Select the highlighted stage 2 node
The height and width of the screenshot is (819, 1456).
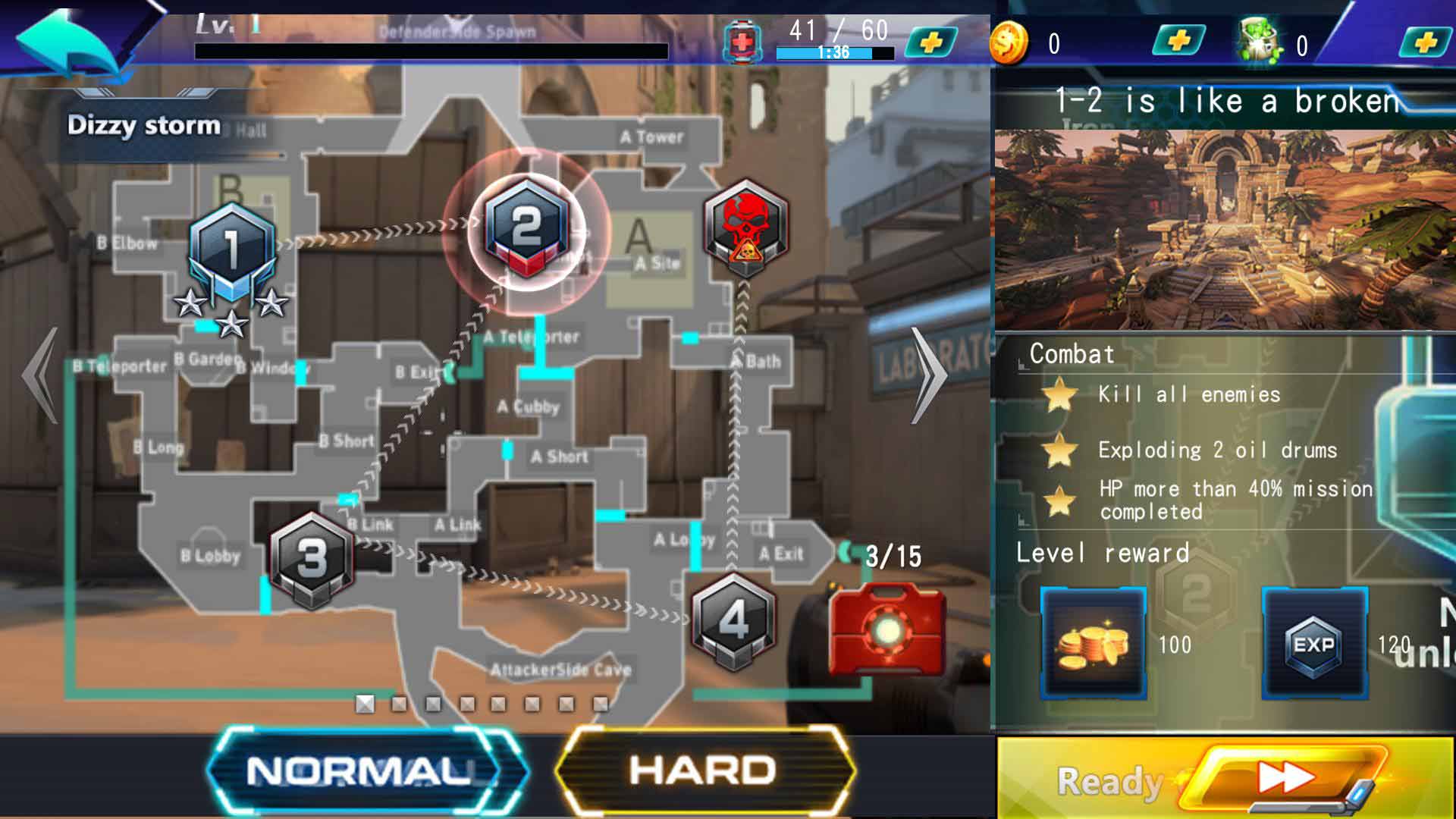coord(526,227)
